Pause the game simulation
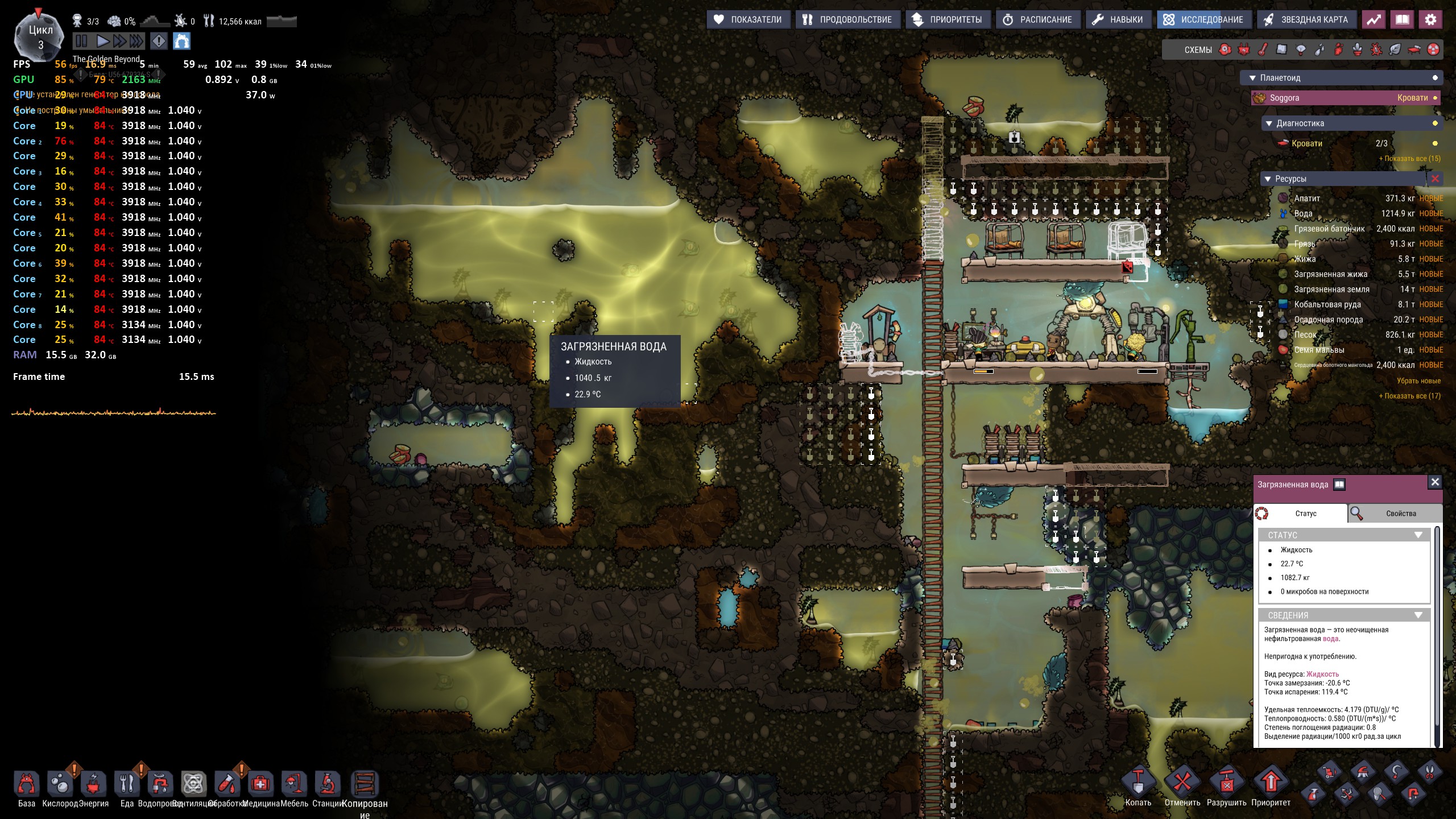This screenshot has height=819, width=1456. (82, 41)
